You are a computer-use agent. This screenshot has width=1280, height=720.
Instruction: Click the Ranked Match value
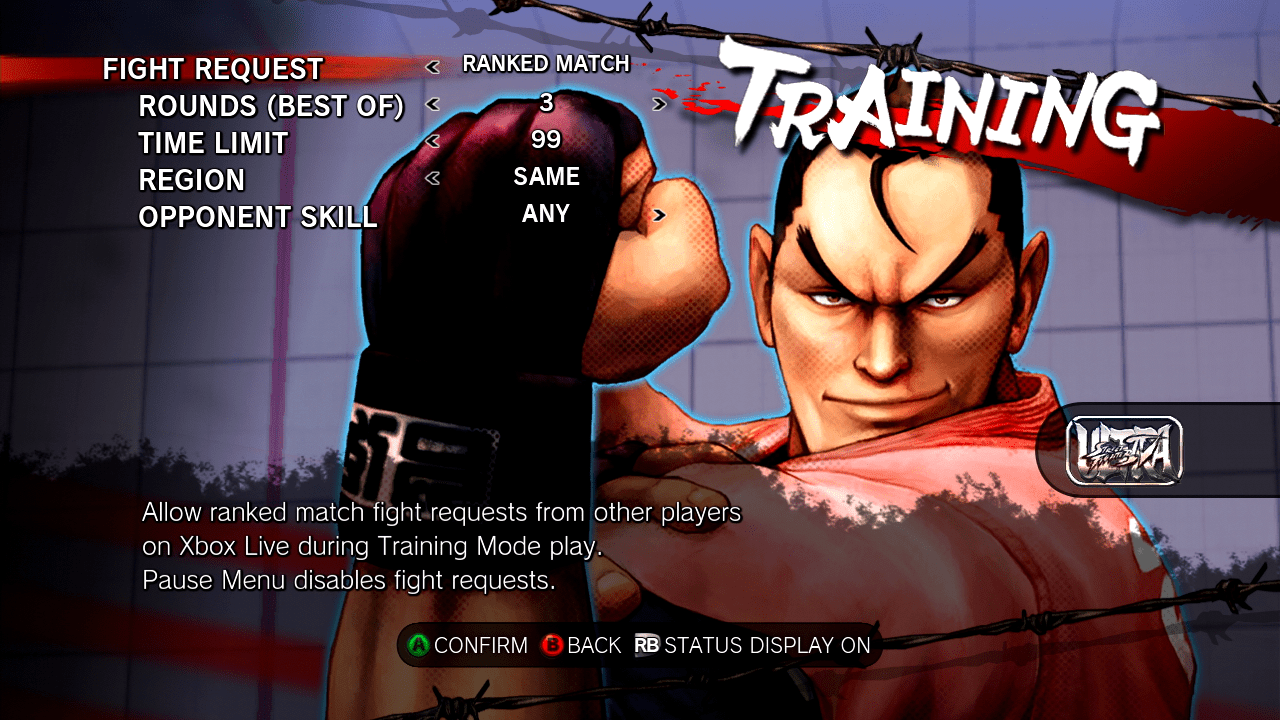click(x=546, y=64)
